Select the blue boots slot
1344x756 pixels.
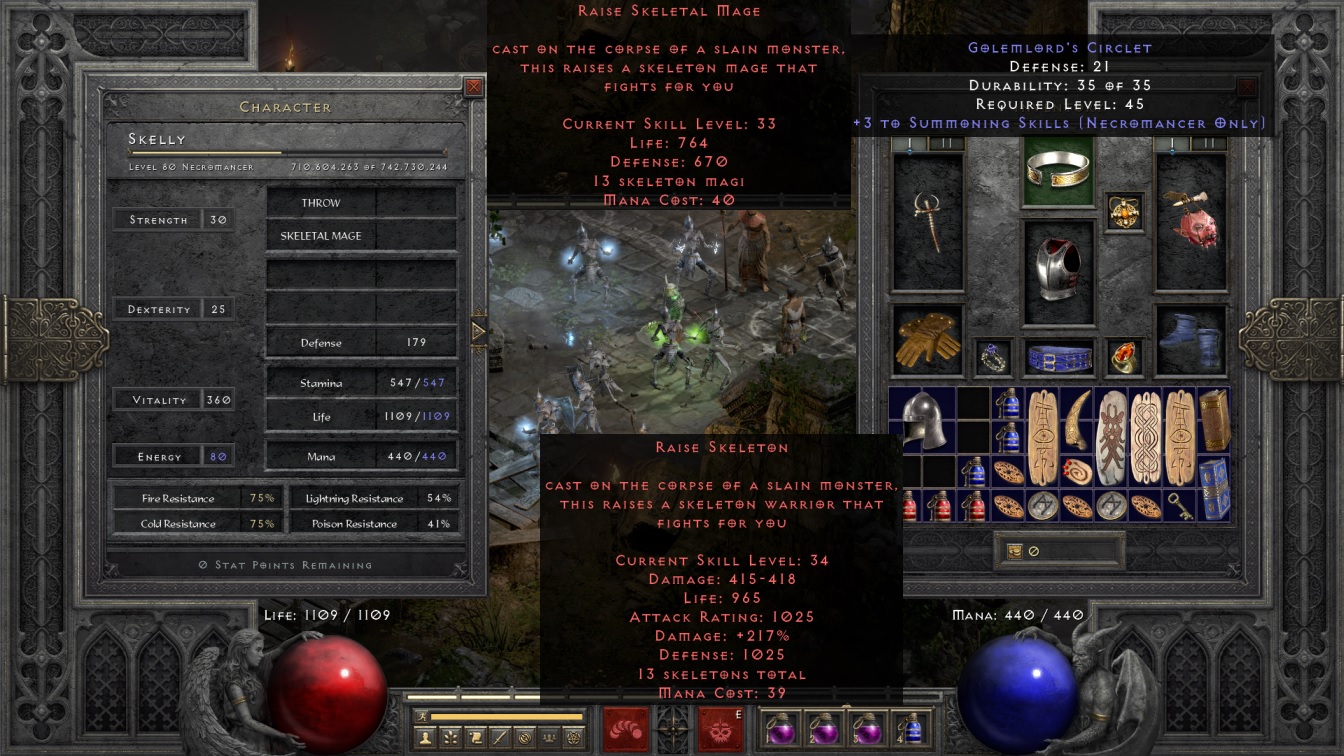point(1190,338)
